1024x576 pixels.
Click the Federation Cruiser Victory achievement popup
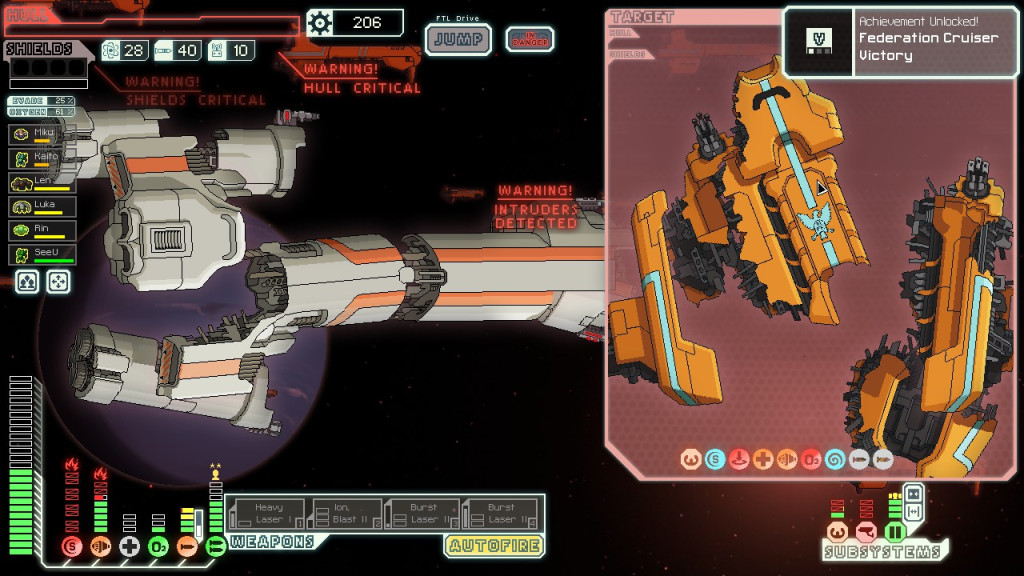[x=901, y=43]
